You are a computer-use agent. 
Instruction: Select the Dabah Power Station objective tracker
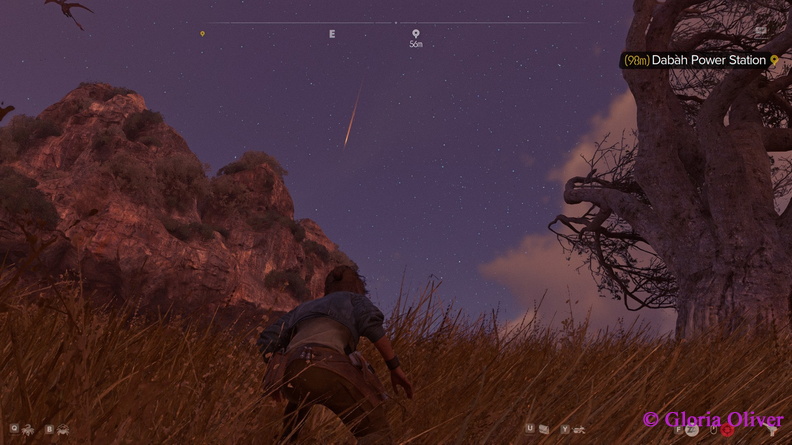700,60
